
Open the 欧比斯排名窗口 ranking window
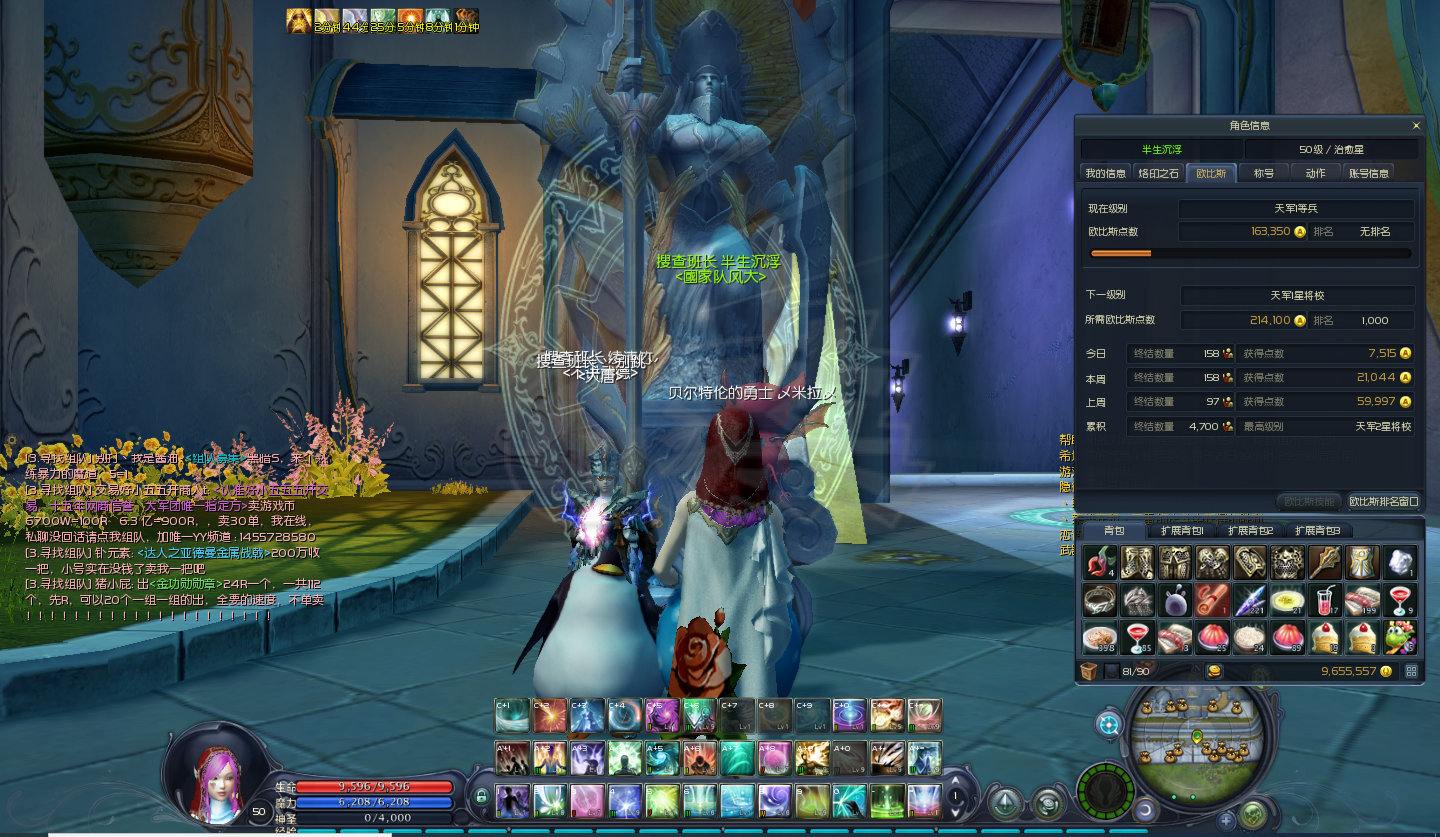pos(1383,501)
